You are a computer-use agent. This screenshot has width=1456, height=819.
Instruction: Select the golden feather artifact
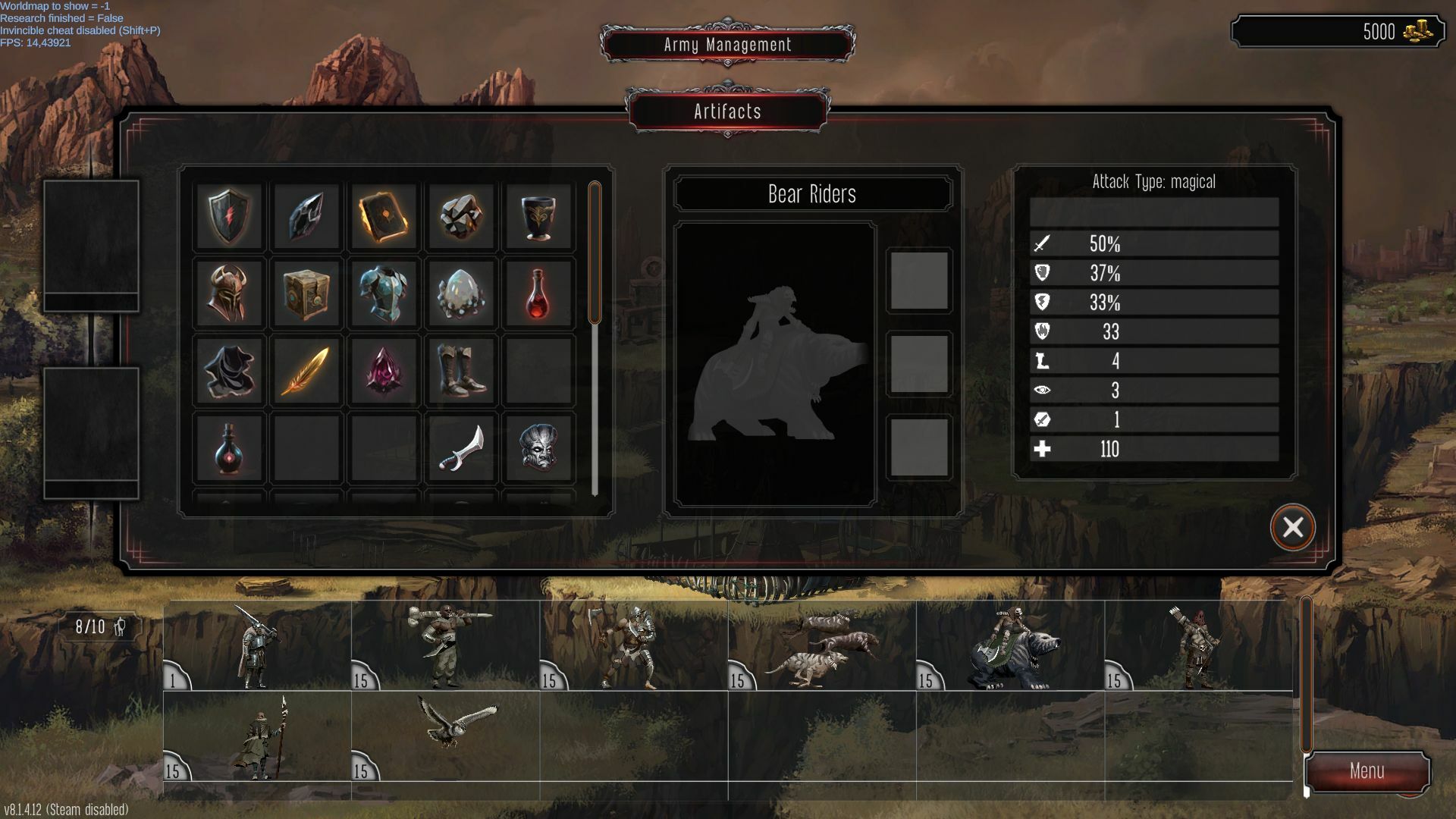click(x=306, y=371)
